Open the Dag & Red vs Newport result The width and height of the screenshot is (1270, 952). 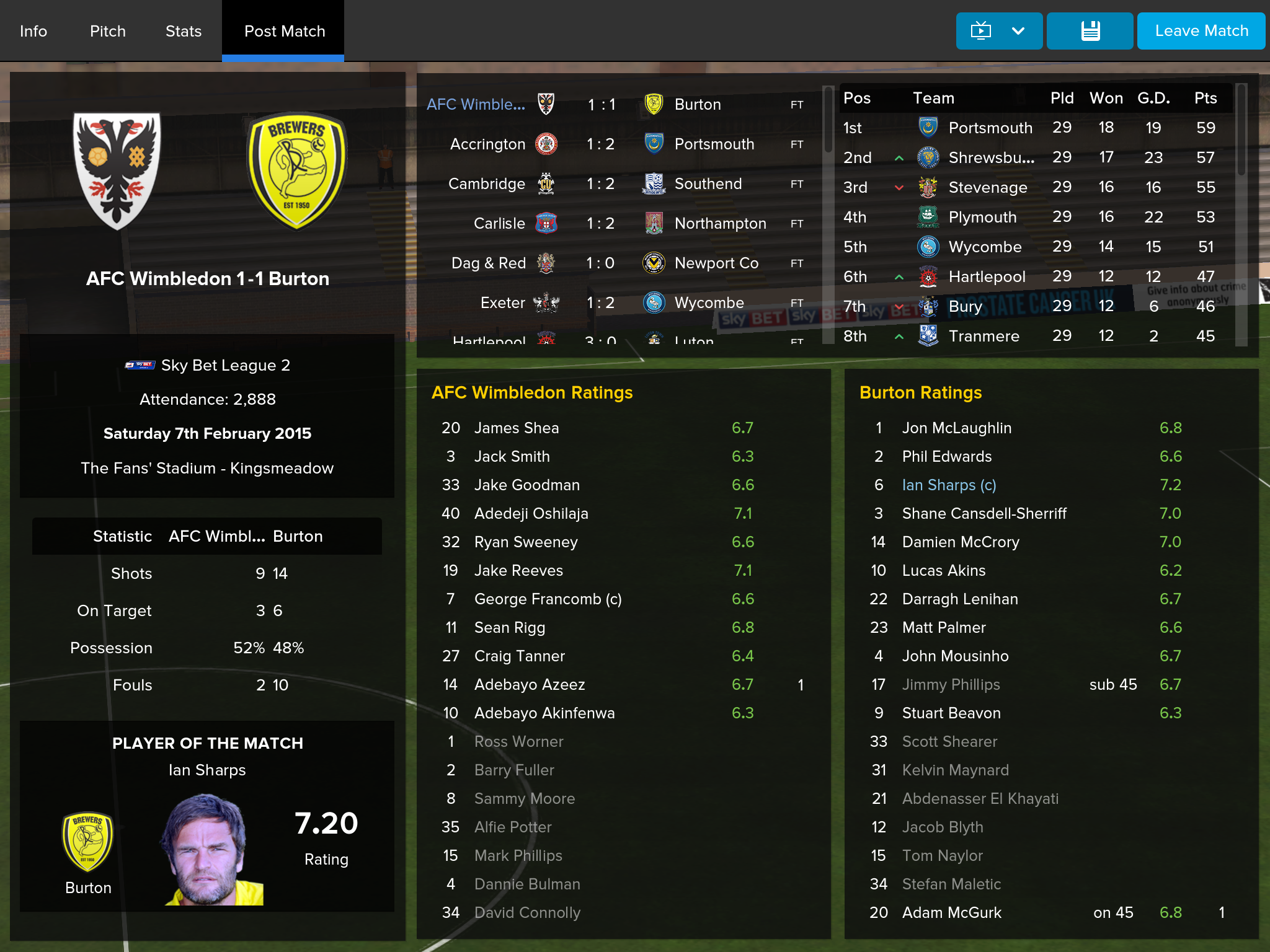(x=600, y=263)
